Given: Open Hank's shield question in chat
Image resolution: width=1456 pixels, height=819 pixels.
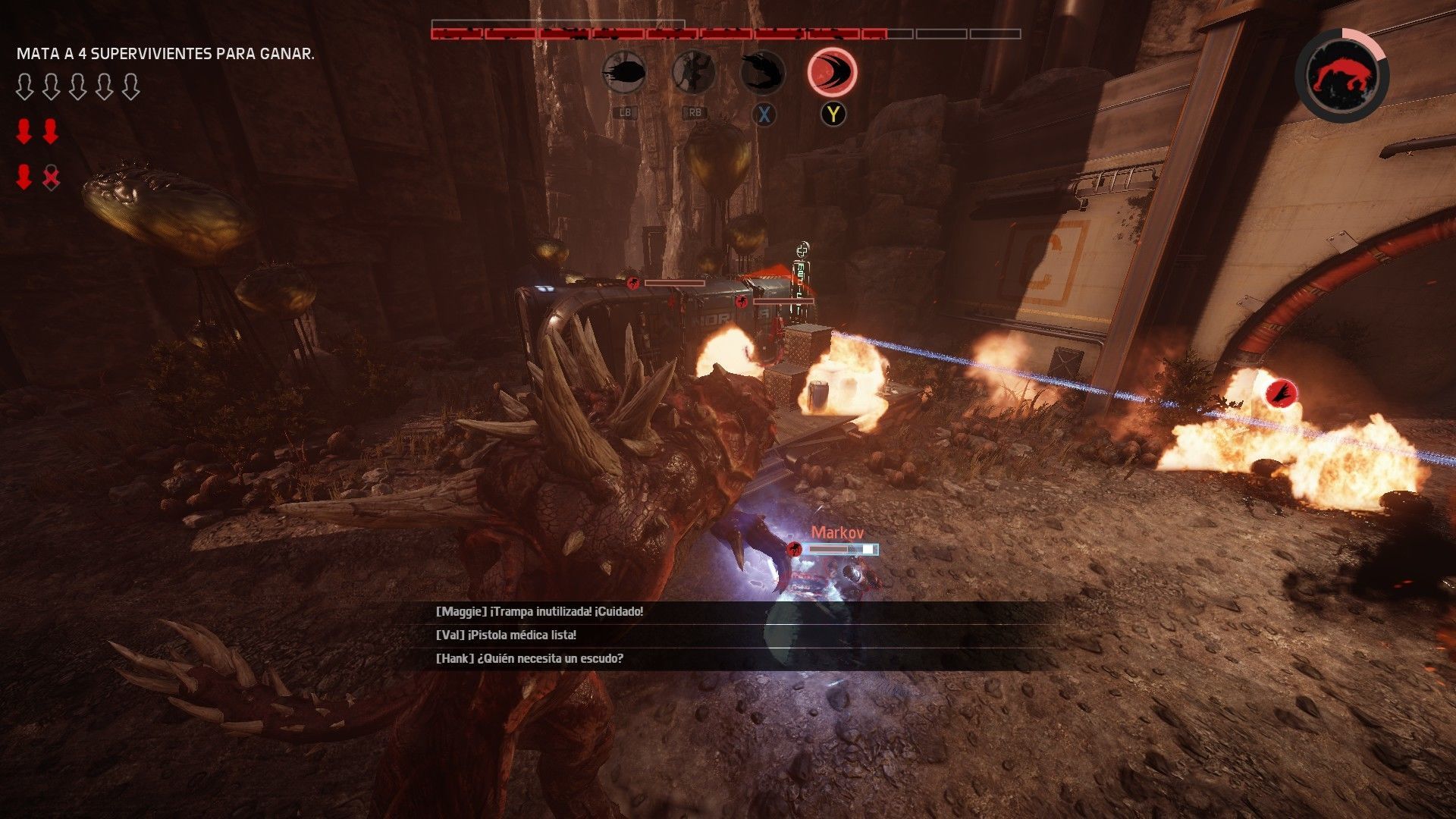Looking at the screenshot, I should tap(529, 658).
